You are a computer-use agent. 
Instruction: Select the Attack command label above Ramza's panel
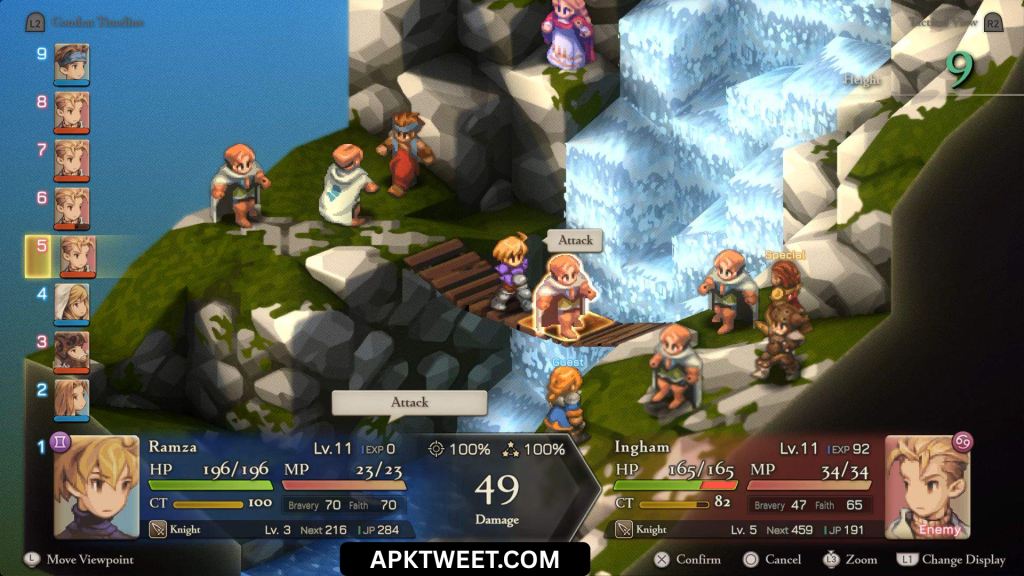point(409,402)
